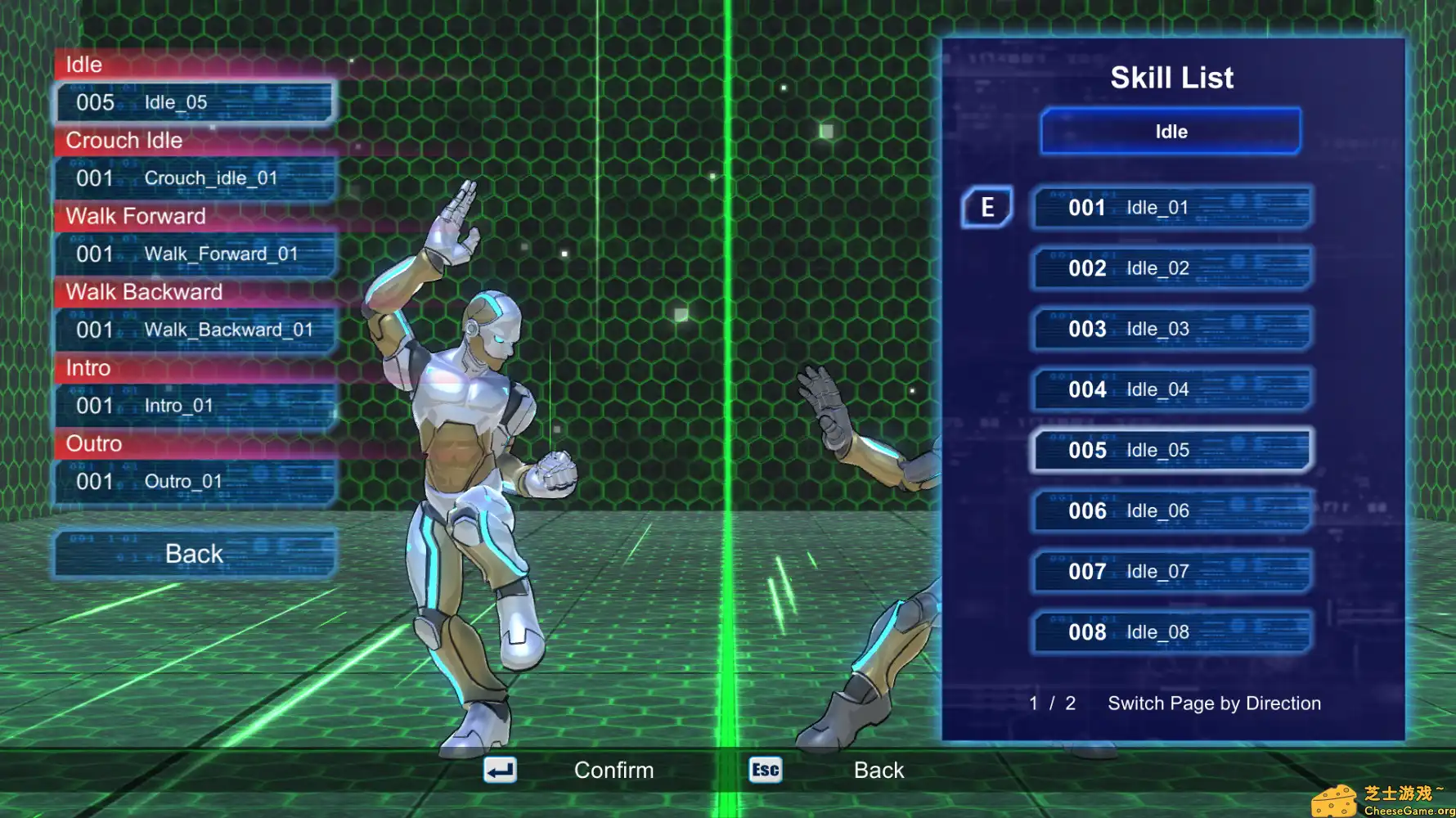
Task: Click the Back button on the left panel
Action: pyautogui.click(x=193, y=554)
